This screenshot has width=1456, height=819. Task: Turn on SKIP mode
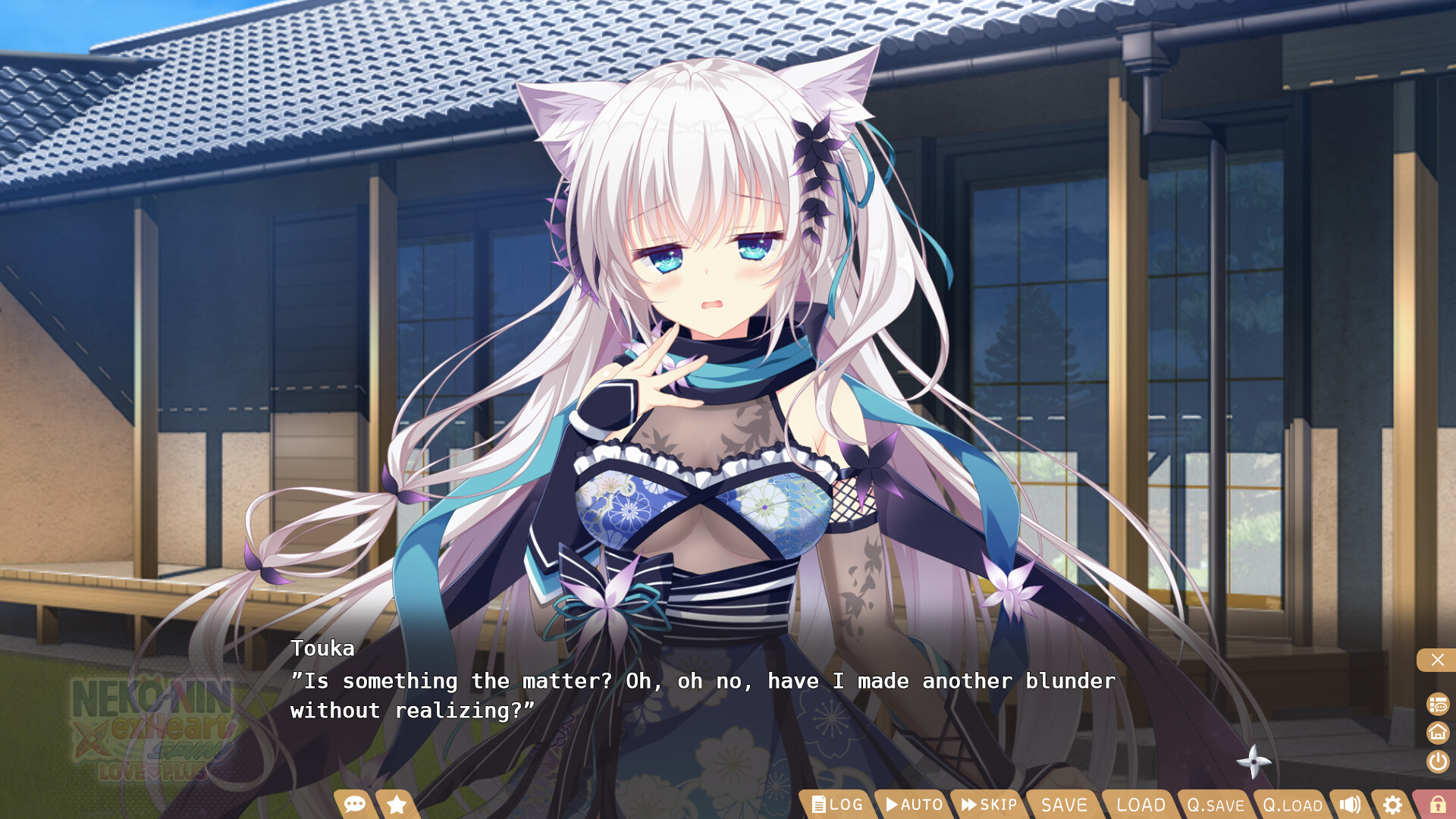[988, 805]
